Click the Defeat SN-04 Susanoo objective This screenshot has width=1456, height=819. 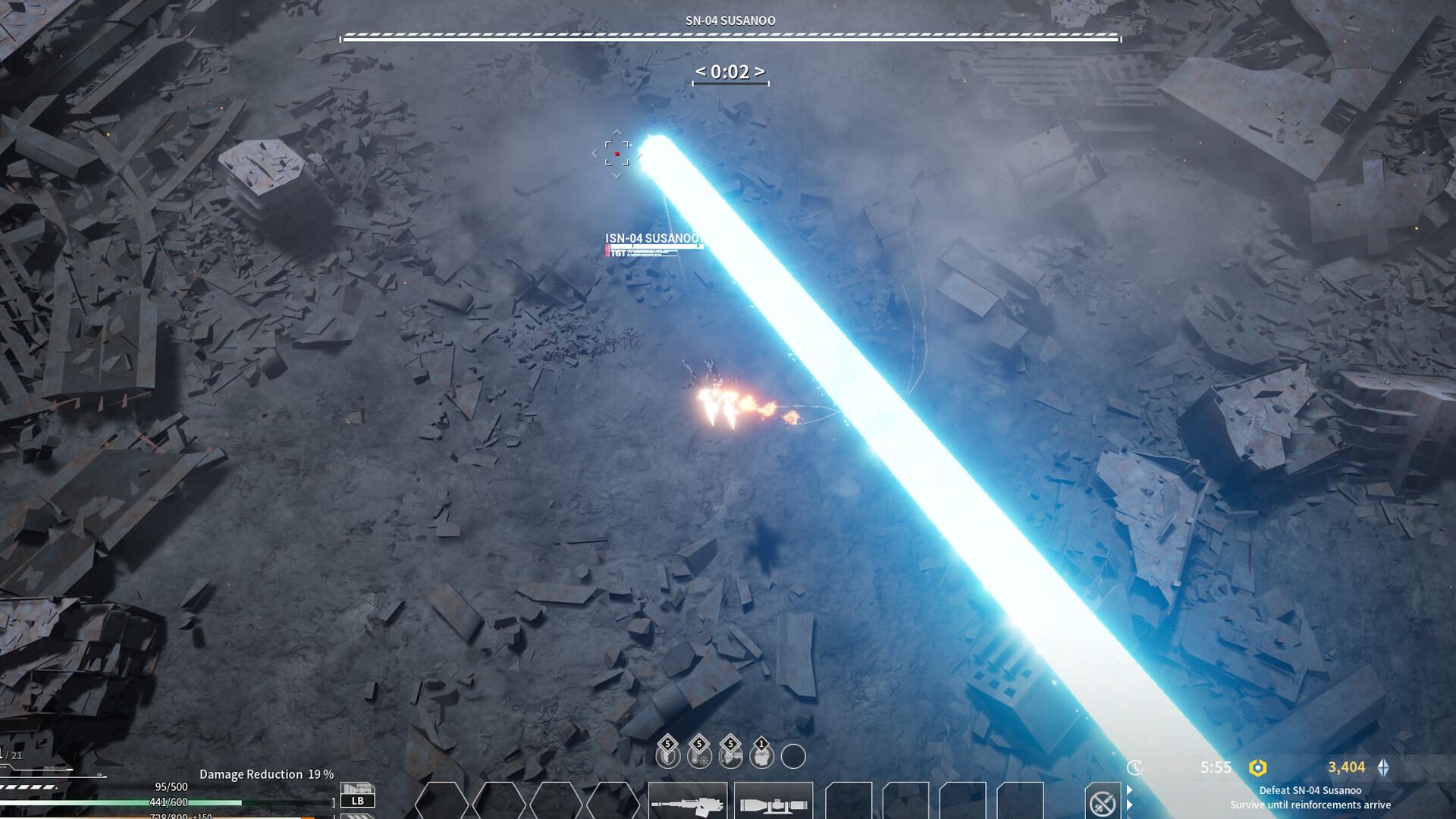(x=1310, y=790)
